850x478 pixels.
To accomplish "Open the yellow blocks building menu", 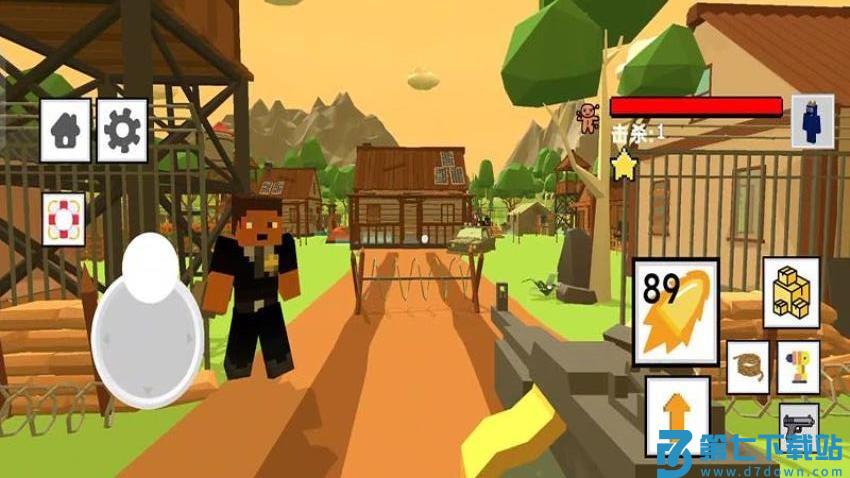I will pyautogui.click(x=791, y=292).
